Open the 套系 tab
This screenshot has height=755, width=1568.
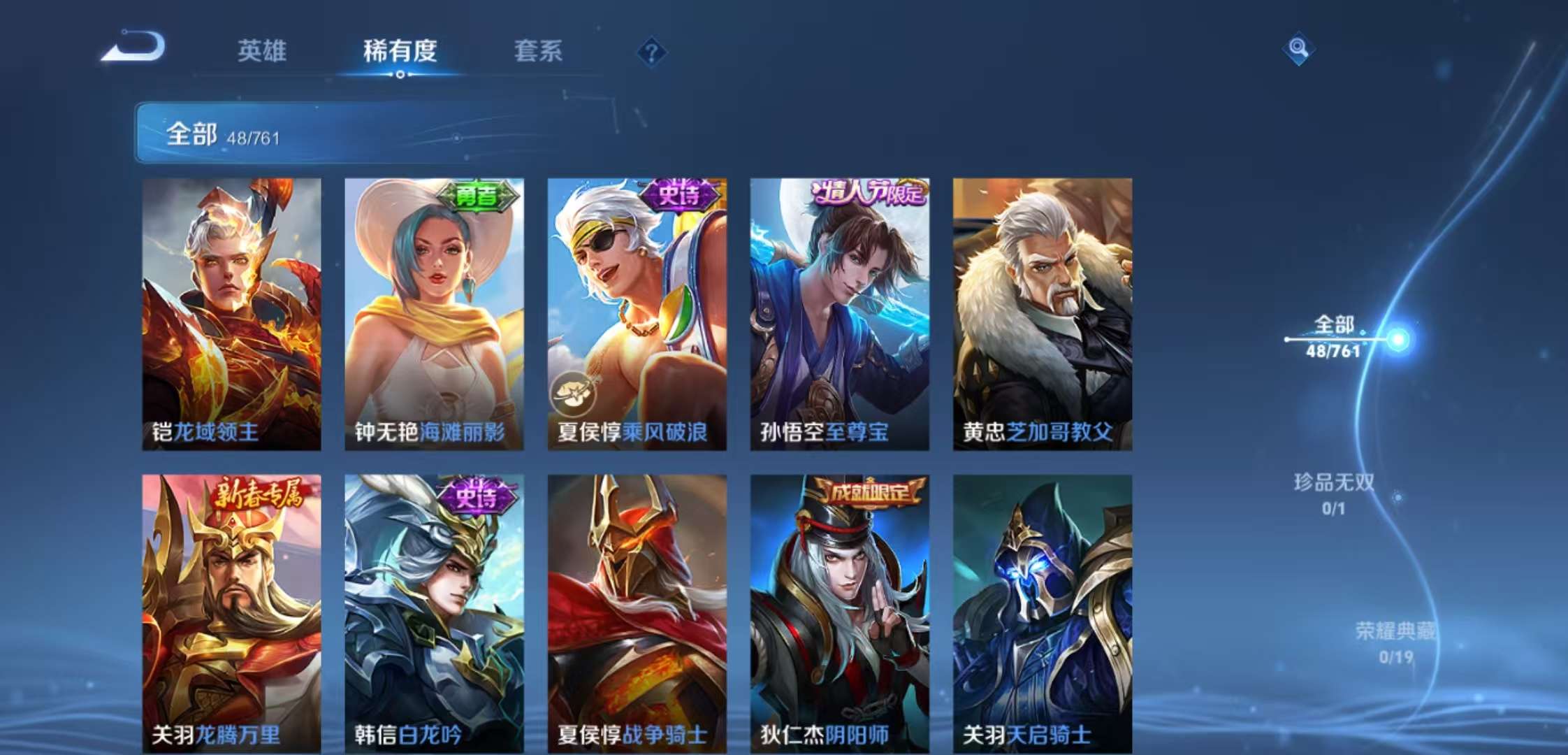(x=539, y=52)
